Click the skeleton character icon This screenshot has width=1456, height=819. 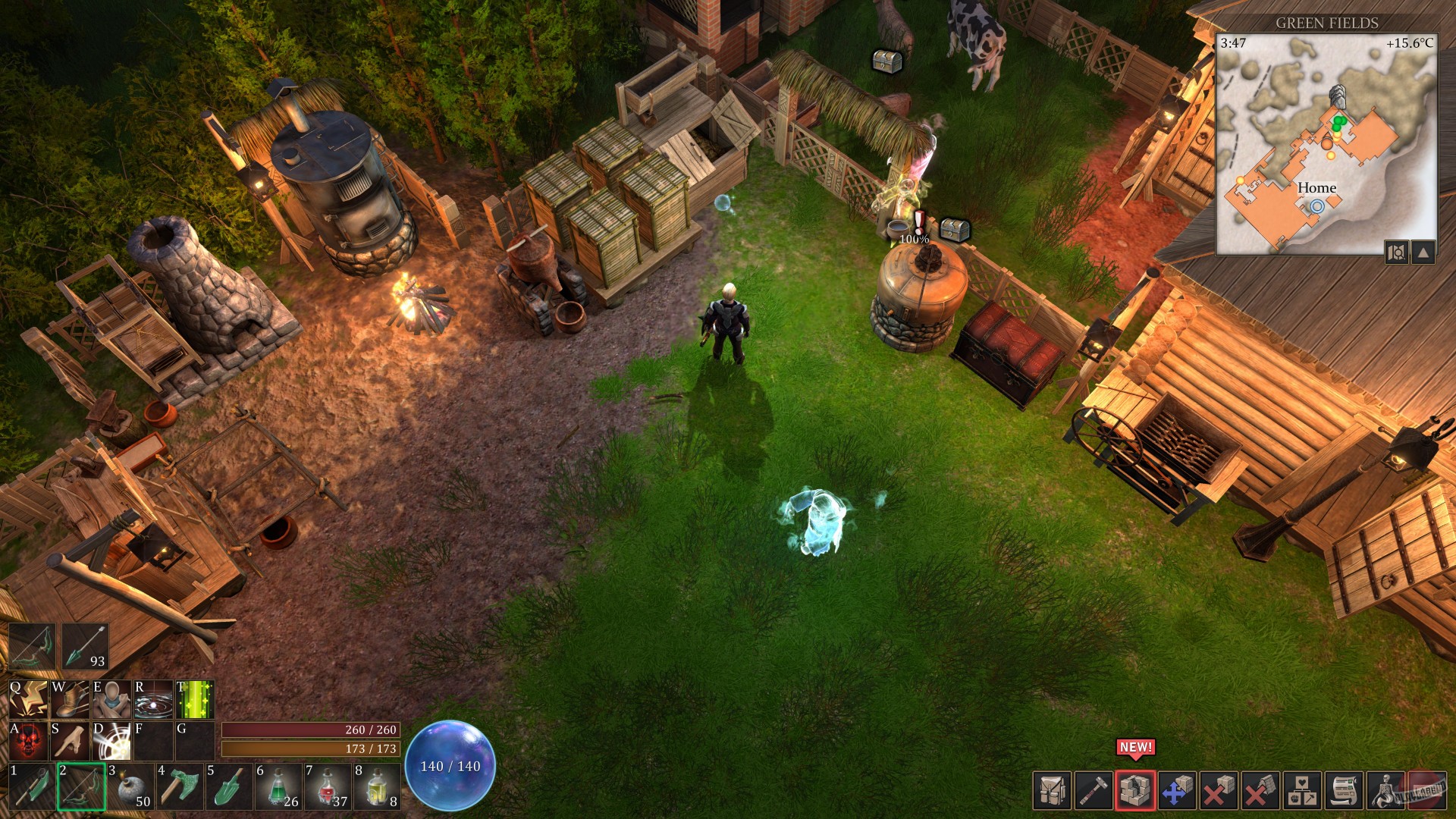(1384, 791)
